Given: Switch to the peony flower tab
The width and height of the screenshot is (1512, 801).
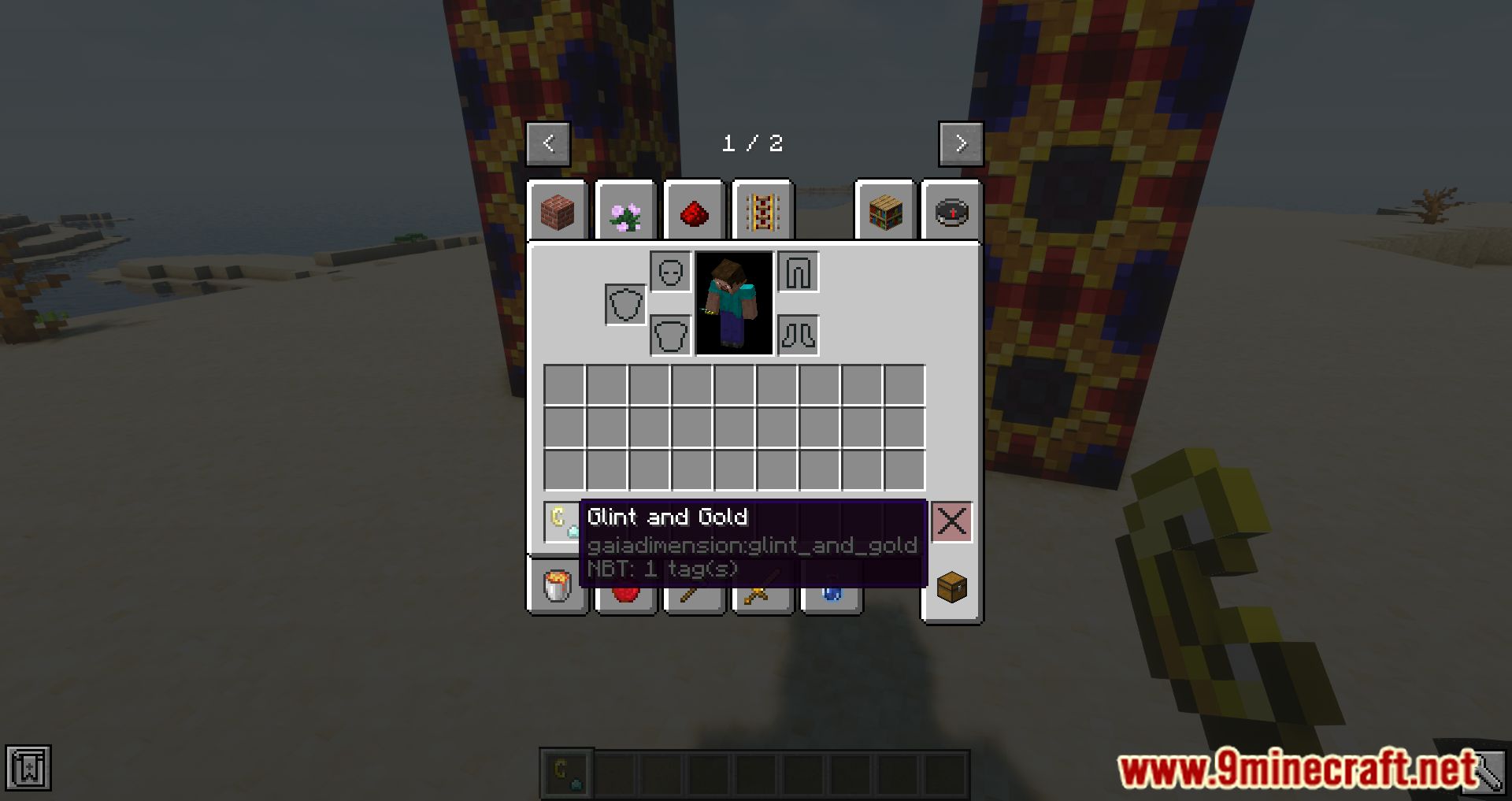Looking at the screenshot, I should (625, 211).
